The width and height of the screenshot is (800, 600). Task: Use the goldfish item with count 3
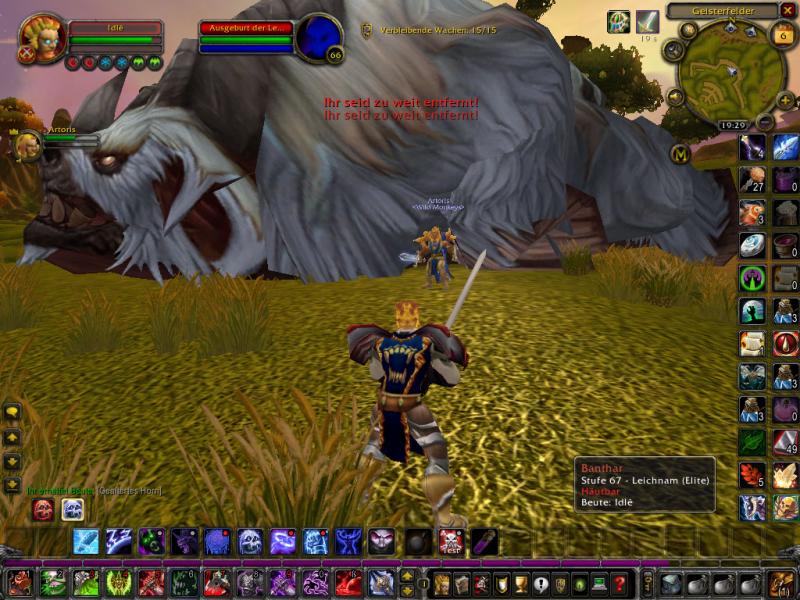tap(752, 213)
